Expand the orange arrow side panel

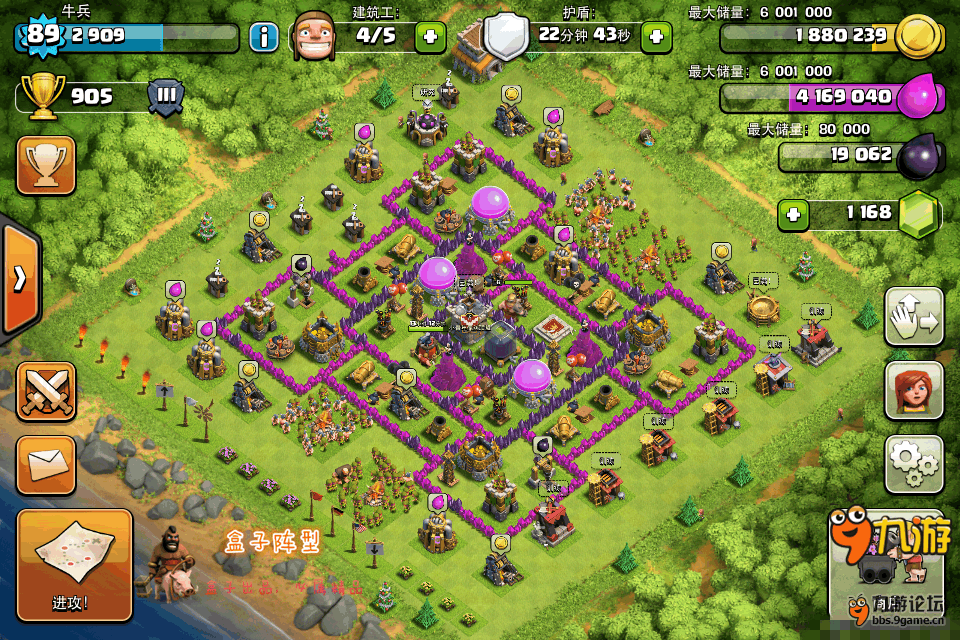pyautogui.click(x=20, y=278)
